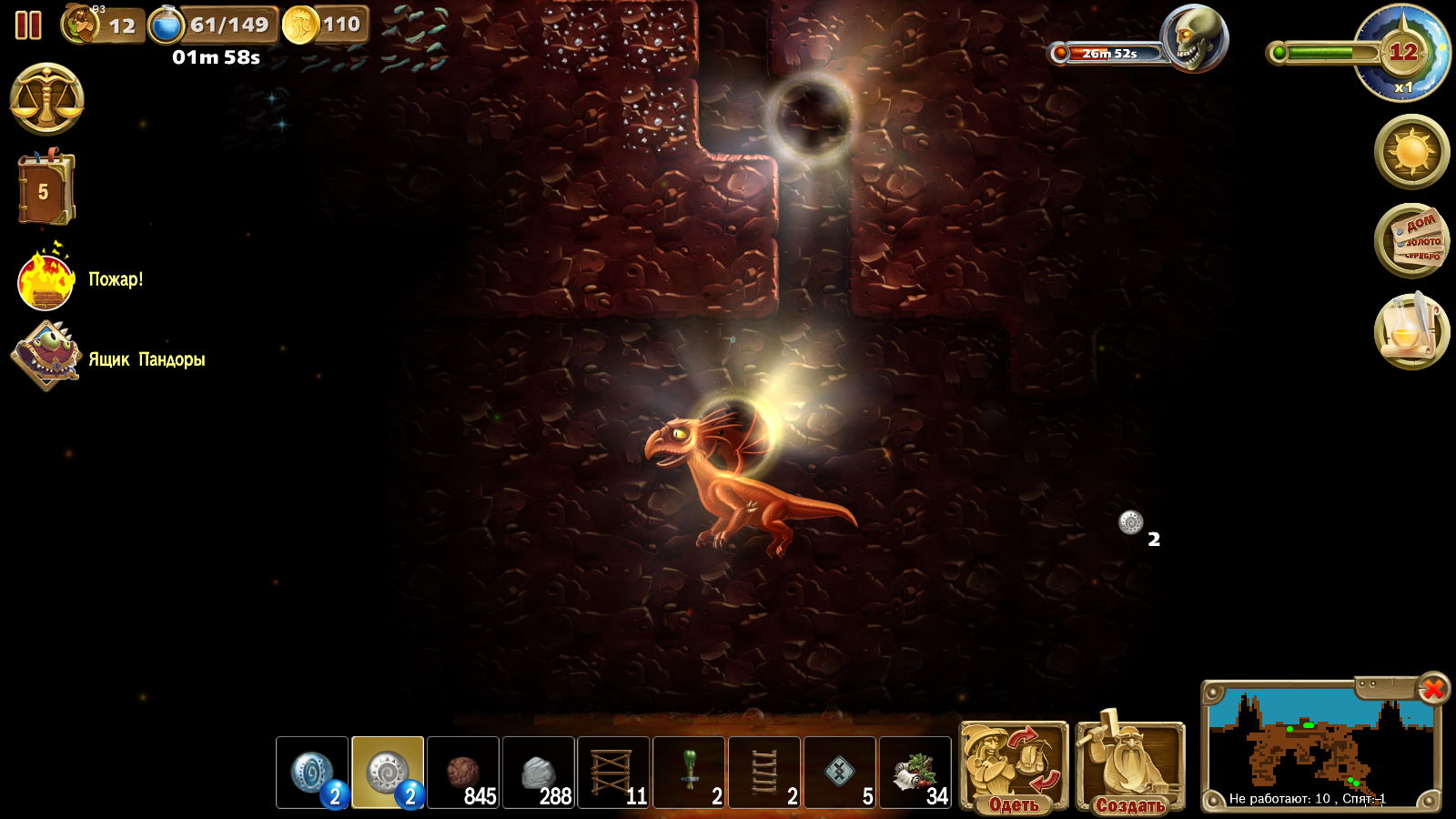Screen dimensions: 1456x819
Task: Click the skull monster wave icon
Action: (x=1193, y=38)
